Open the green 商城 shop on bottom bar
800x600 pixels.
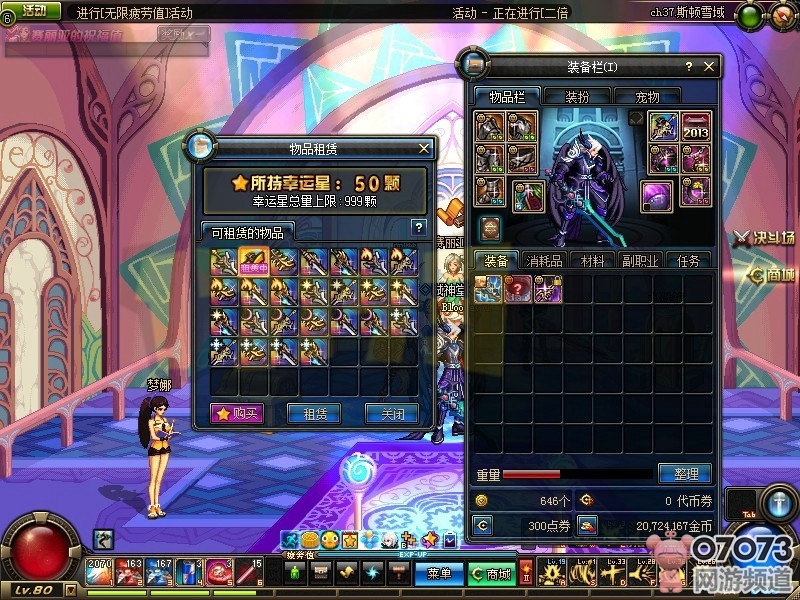point(491,574)
